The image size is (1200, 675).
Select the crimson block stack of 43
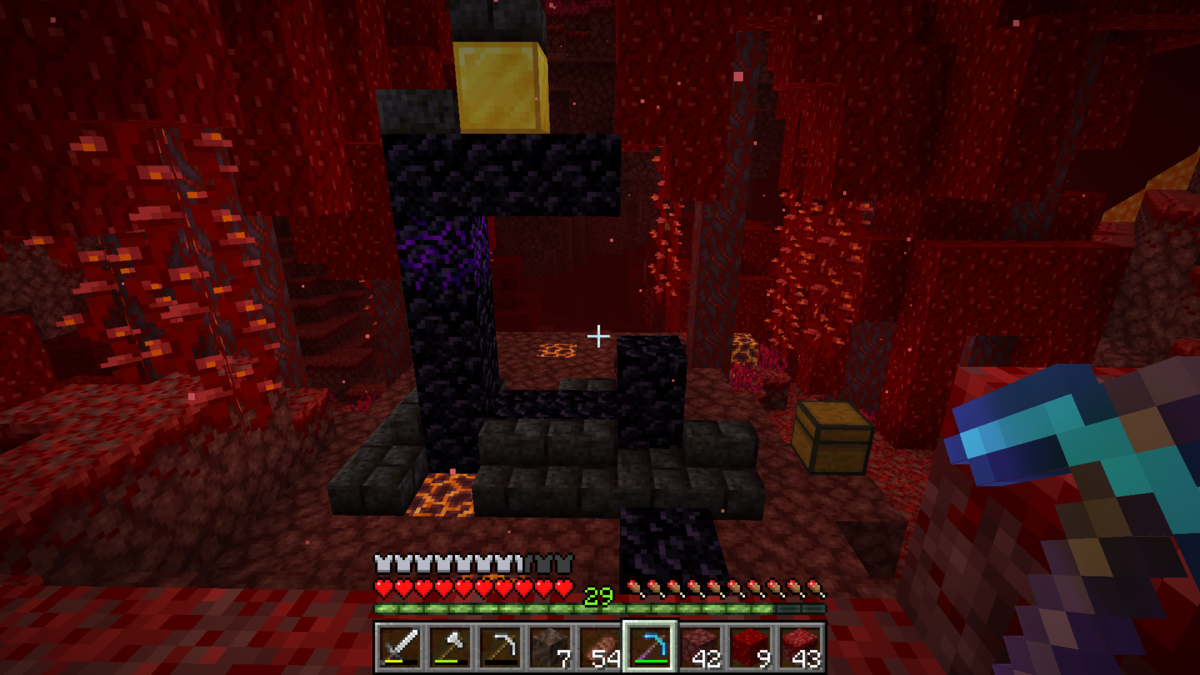tap(800, 647)
